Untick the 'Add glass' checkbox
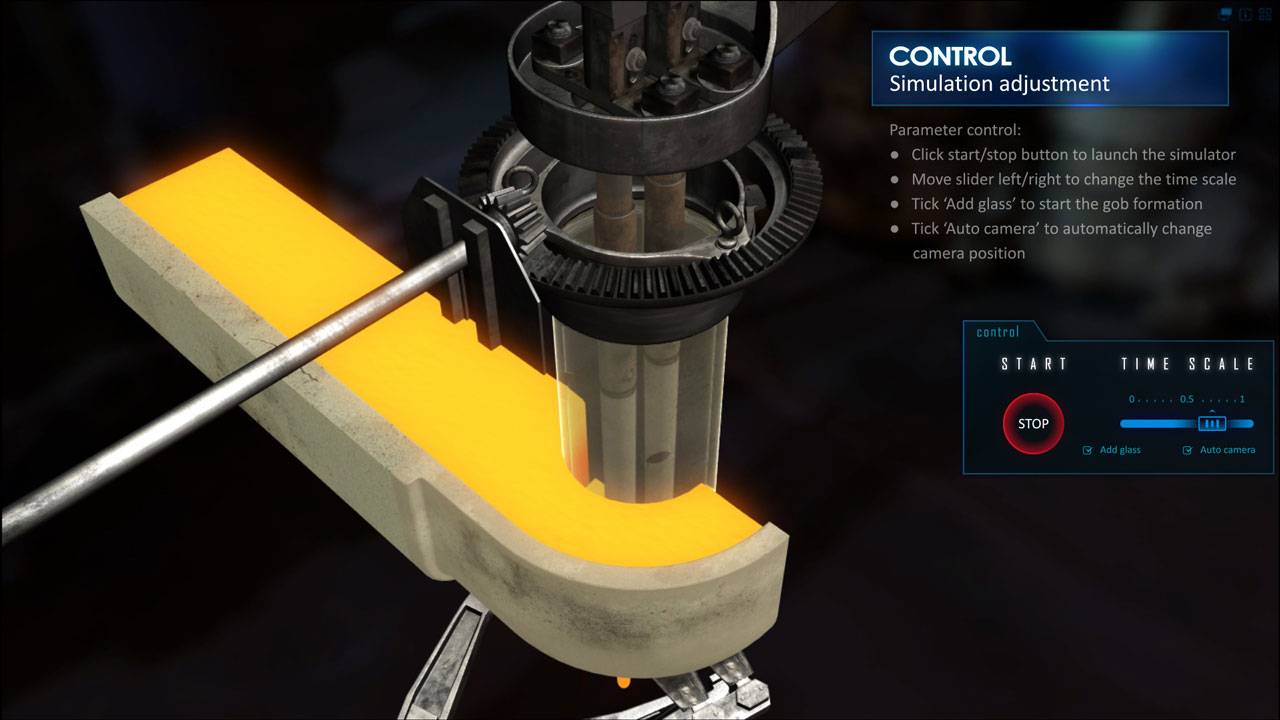The width and height of the screenshot is (1280, 720). pos(1088,450)
